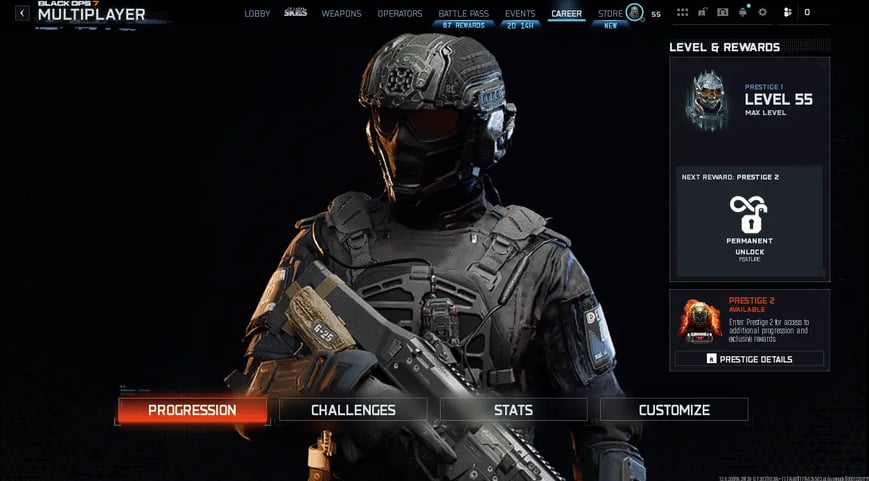
Task: Open the Operators tab
Action: [x=399, y=14]
